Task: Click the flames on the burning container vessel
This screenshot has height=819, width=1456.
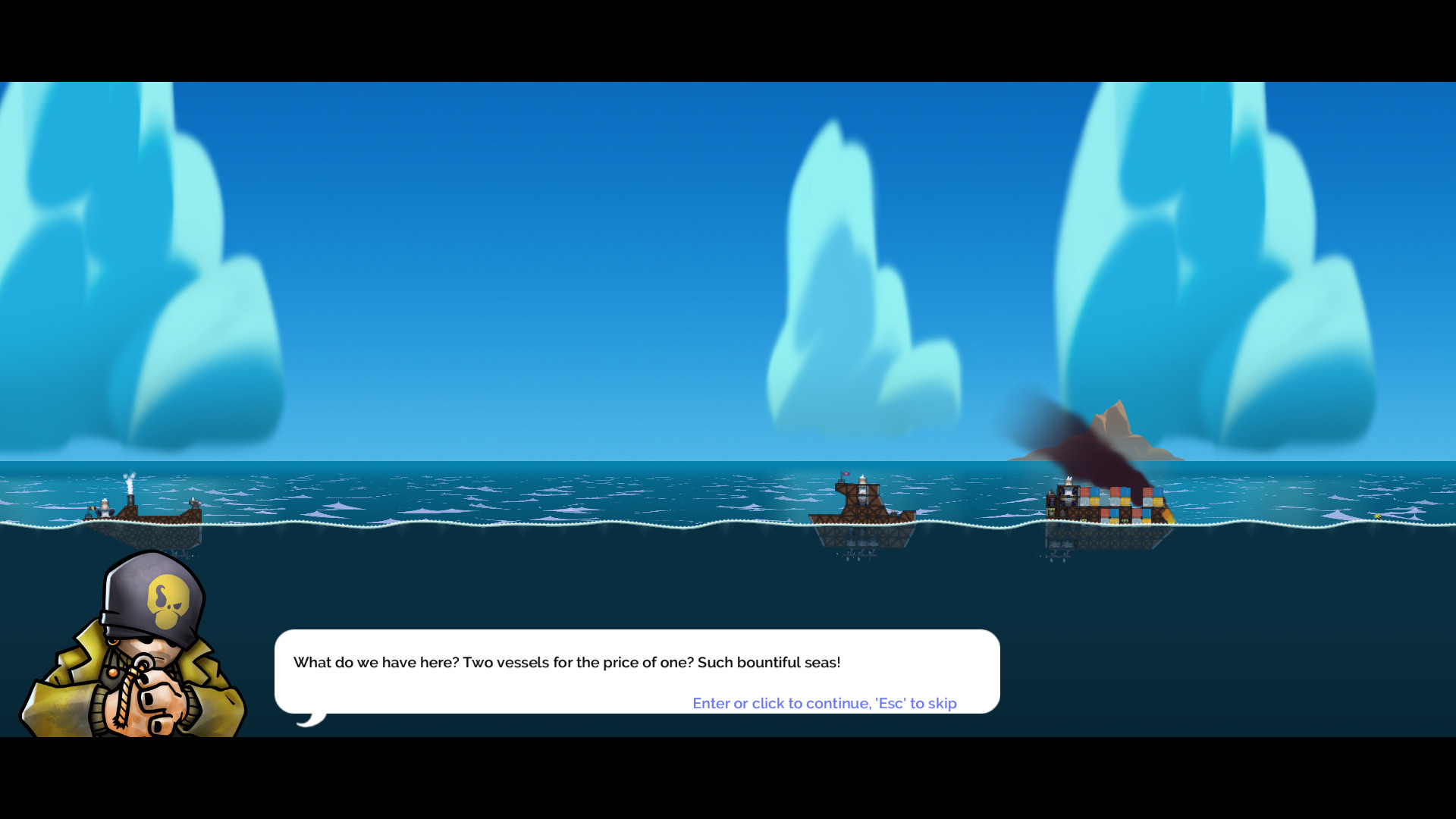Action: (x=1168, y=515)
